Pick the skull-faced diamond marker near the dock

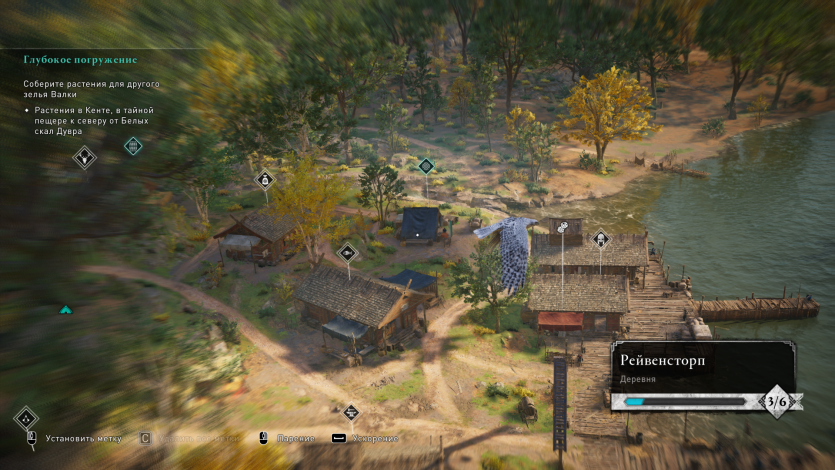pos(601,239)
